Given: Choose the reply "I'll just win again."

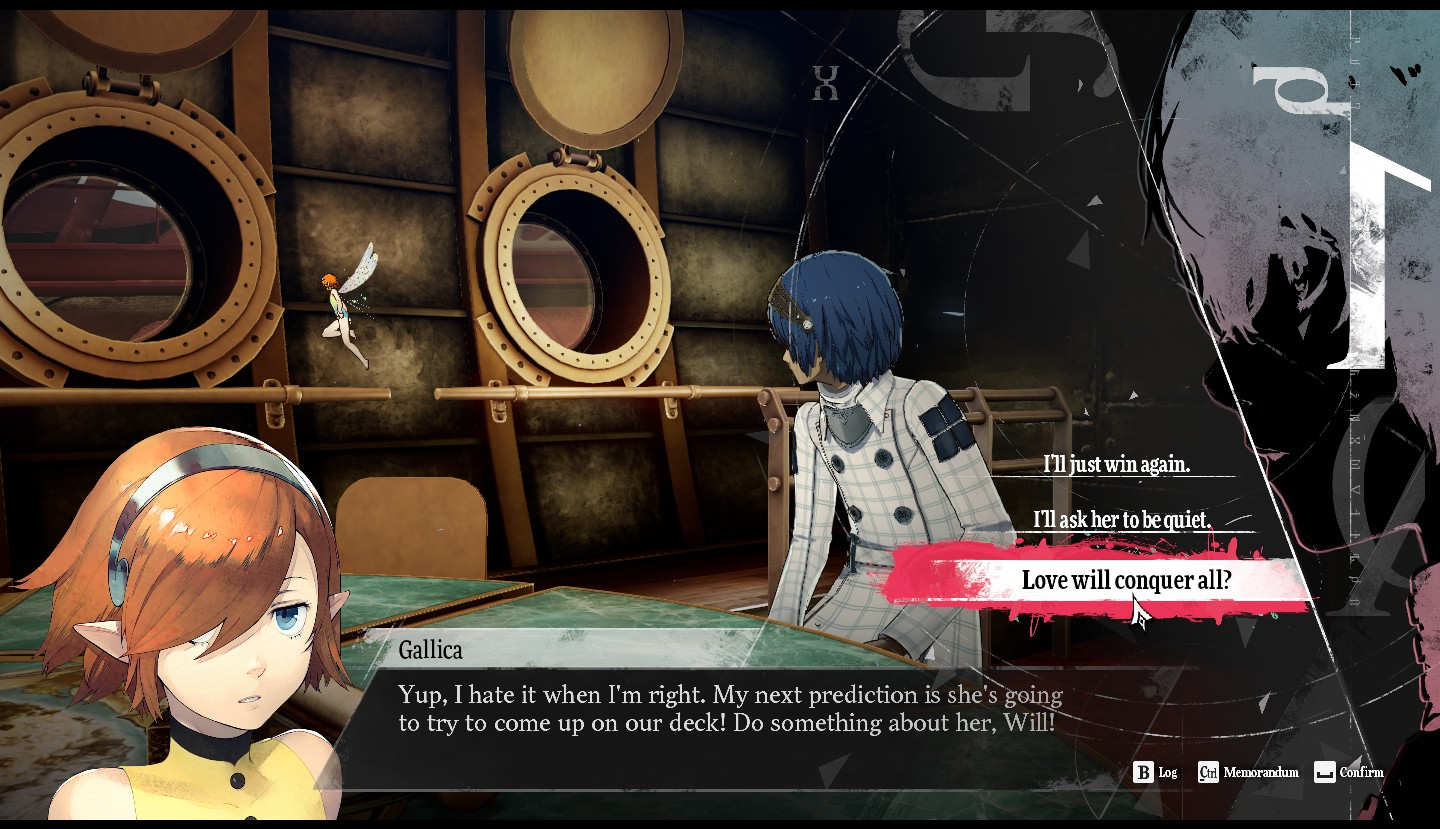Looking at the screenshot, I should pos(1116,464).
